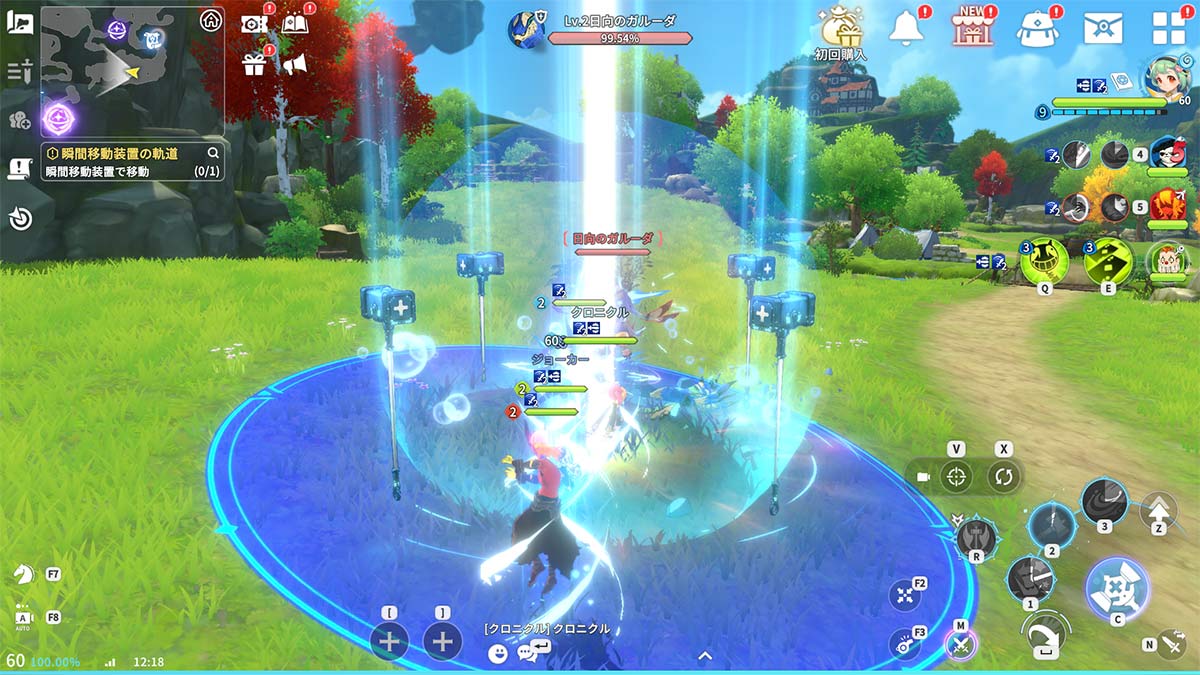Click the gift box rewards icon
1200x675 pixels.
point(254,65)
